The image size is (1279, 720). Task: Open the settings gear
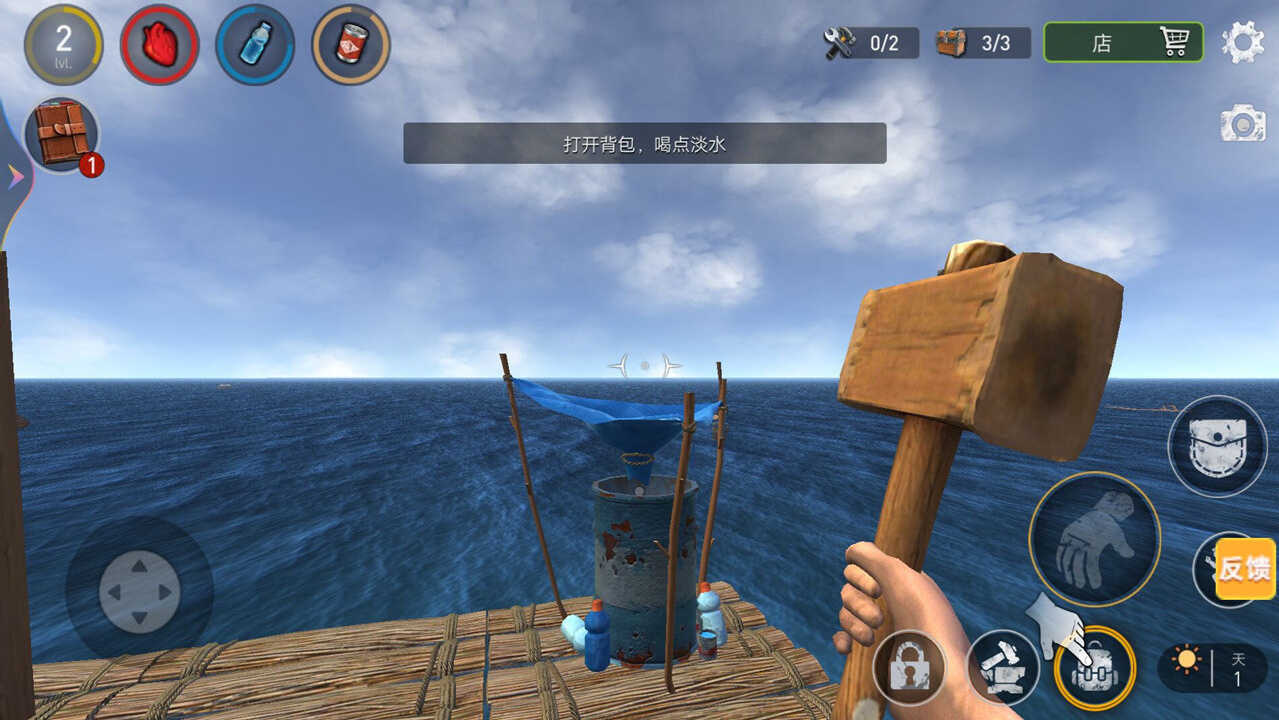1243,43
